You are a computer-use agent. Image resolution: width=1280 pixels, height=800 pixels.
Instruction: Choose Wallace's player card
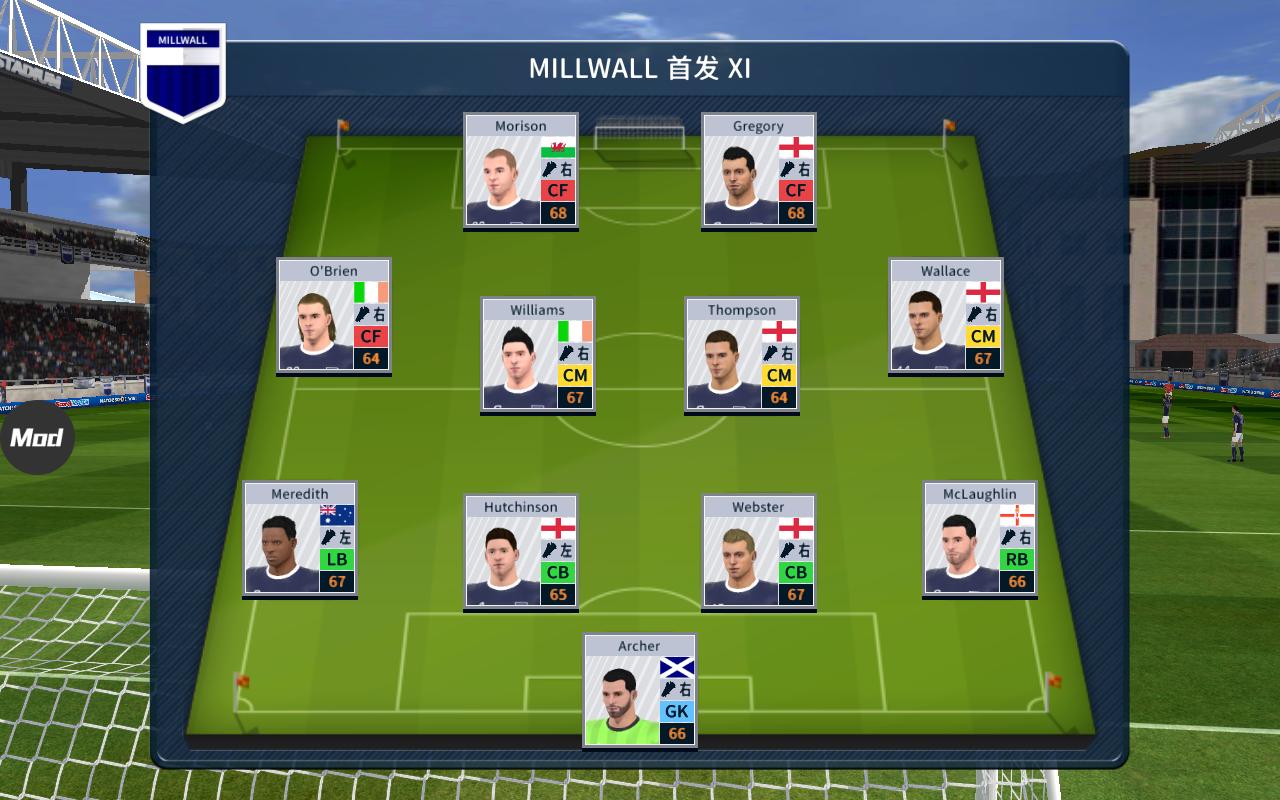(x=945, y=316)
